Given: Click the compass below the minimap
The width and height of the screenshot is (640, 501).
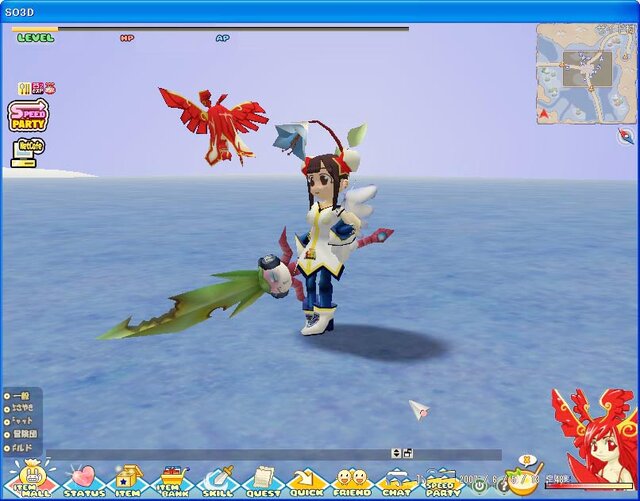Looking at the screenshot, I should pyautogui.click(x=627, y=137).
